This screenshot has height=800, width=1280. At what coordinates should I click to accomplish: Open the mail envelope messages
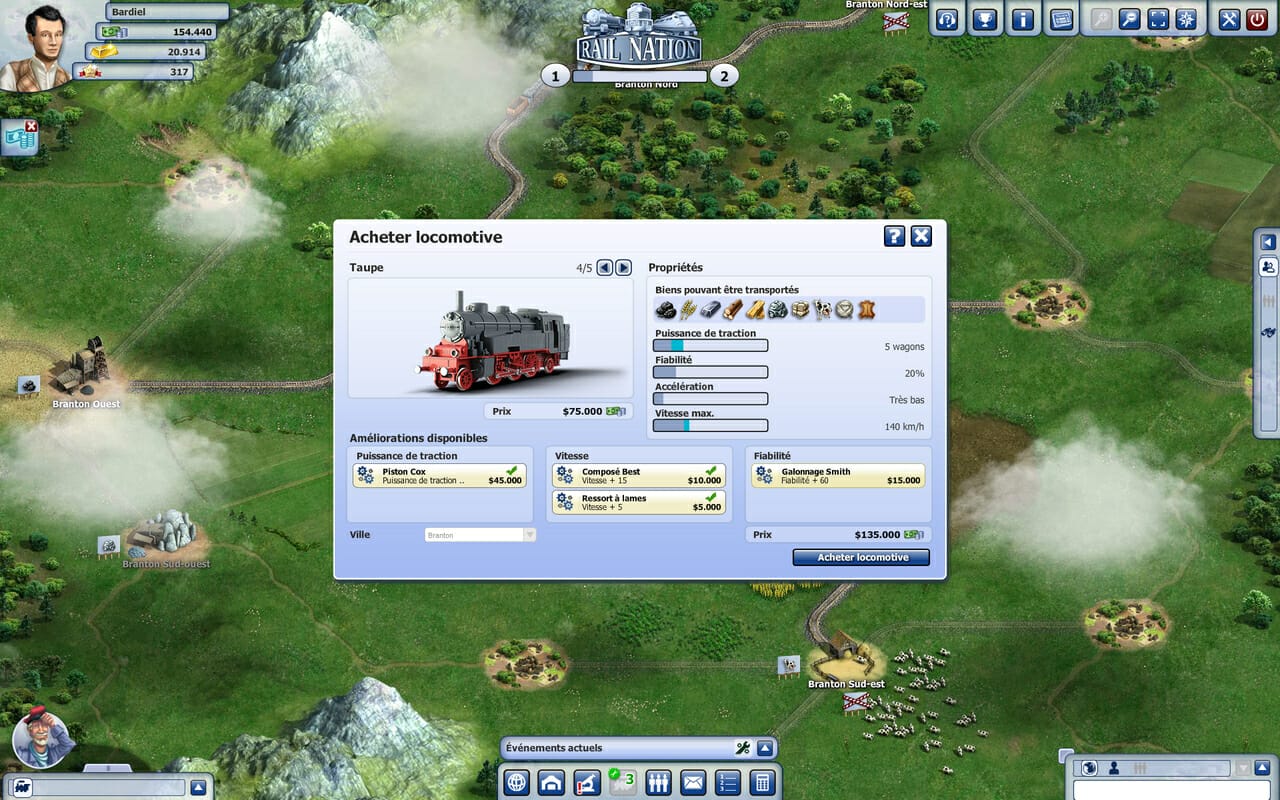click(692, 782)
